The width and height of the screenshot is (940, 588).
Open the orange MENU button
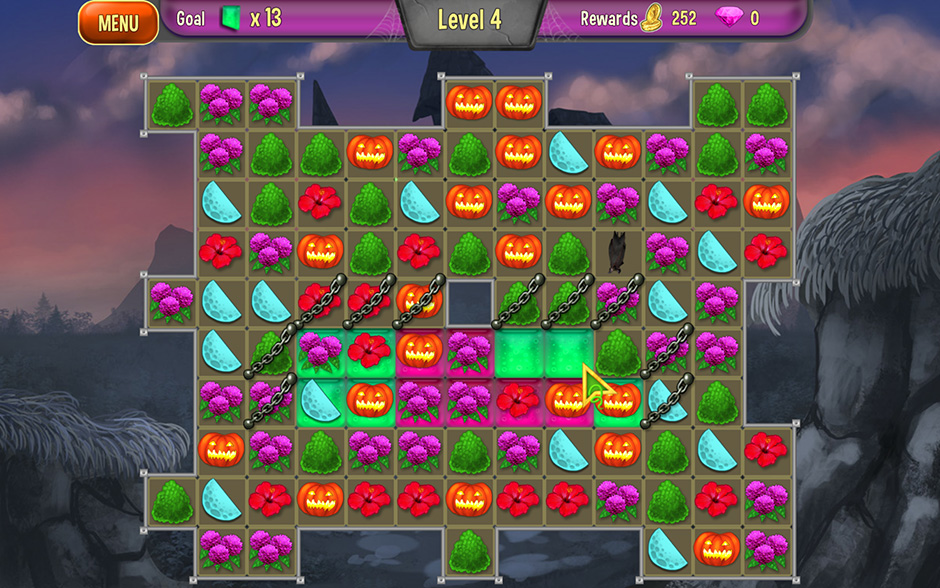[118, 23]
